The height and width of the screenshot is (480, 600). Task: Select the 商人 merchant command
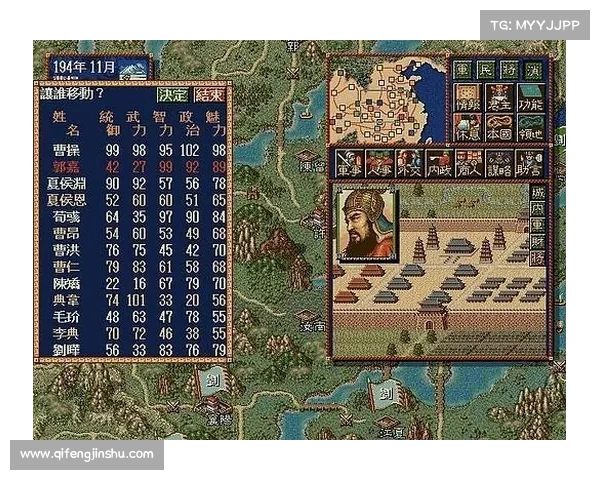[468, 162]
